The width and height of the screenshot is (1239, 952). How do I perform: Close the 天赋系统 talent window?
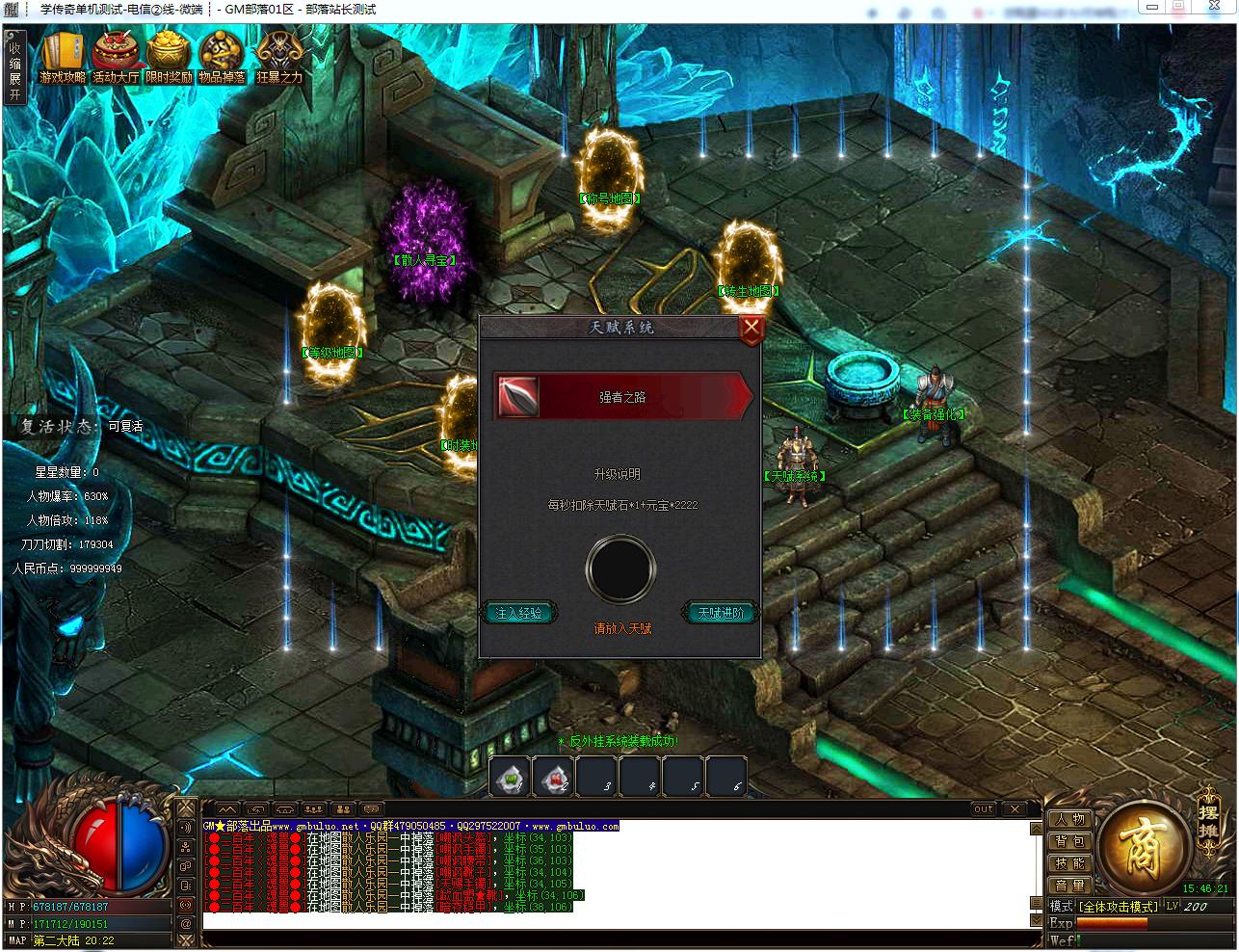(751, 331)
